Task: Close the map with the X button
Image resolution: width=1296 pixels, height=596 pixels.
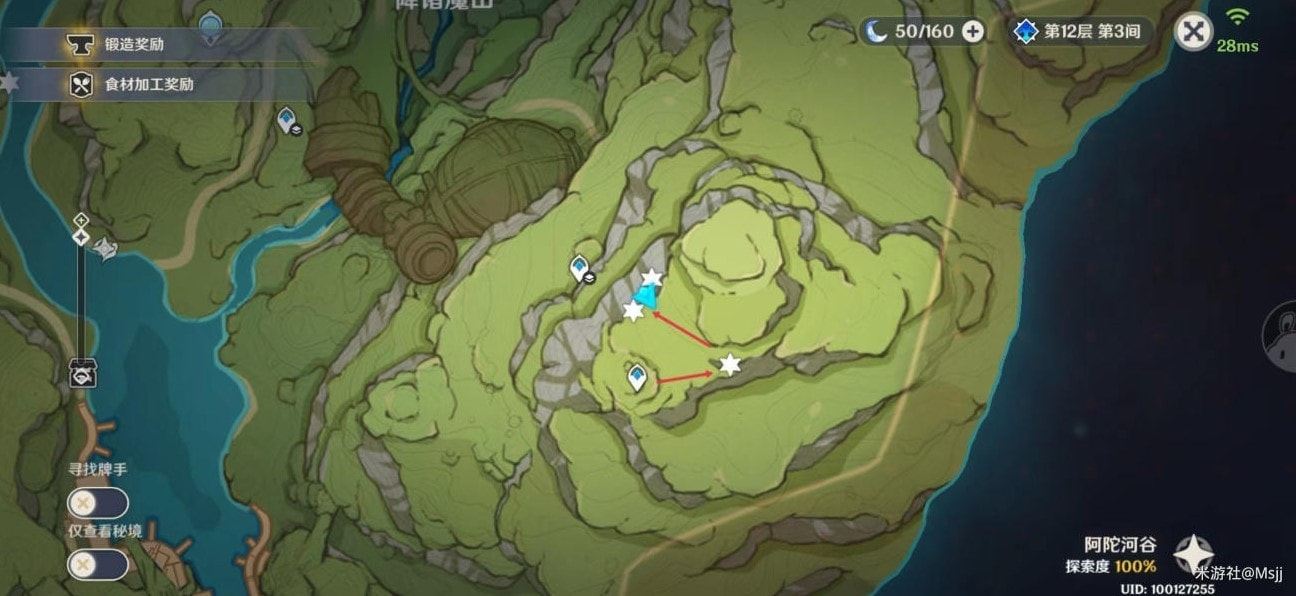Action: click(1192, 32)
